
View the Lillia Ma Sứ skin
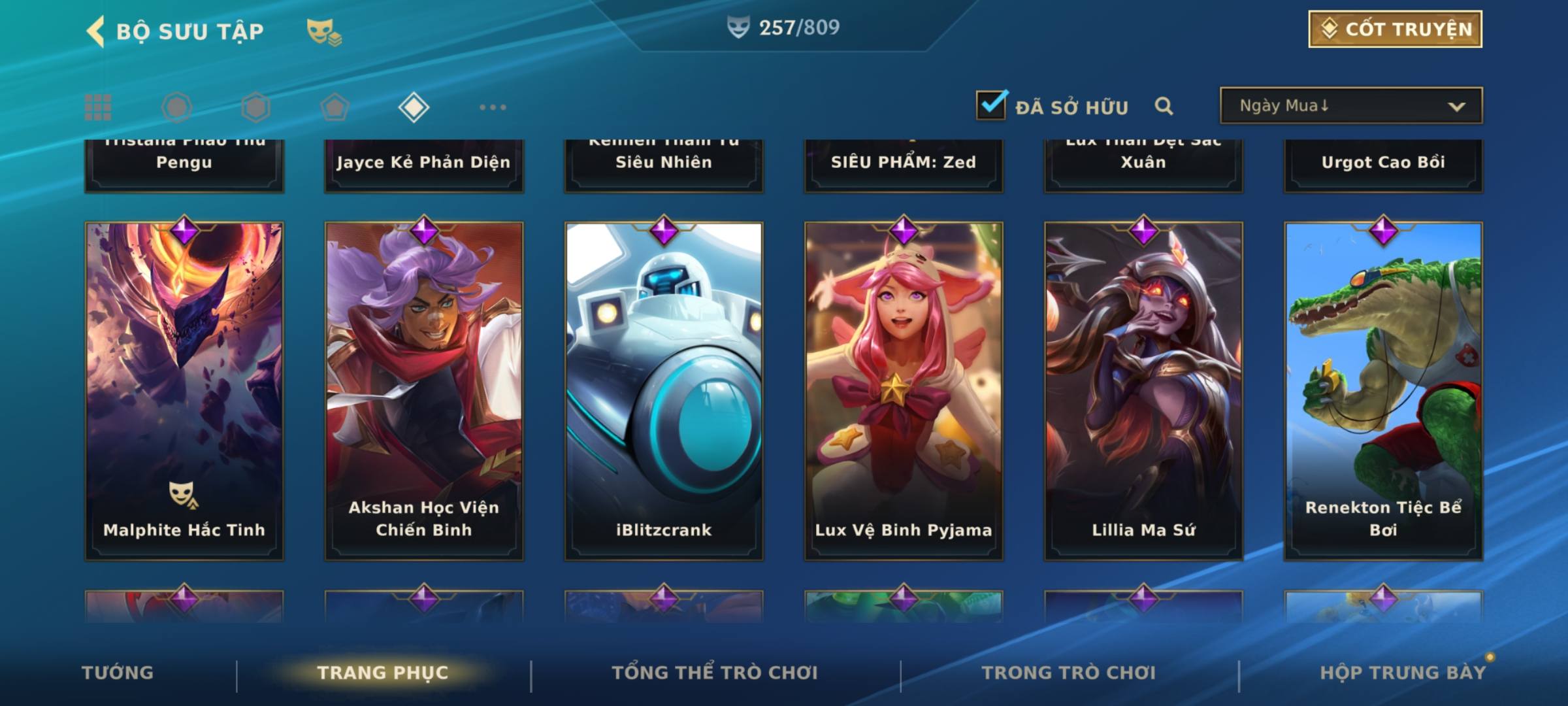(1143, 390)
